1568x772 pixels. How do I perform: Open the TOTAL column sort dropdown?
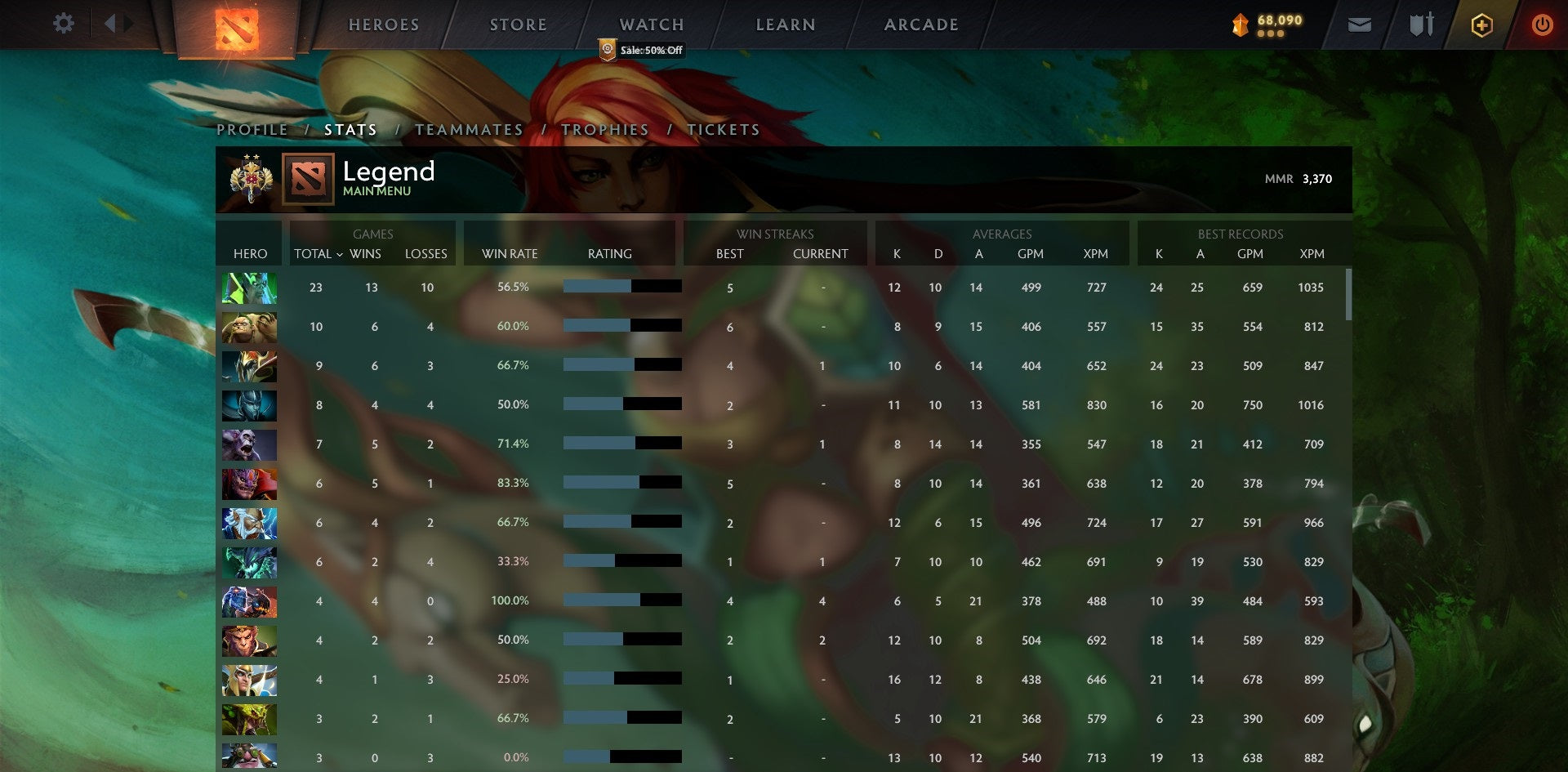[318, 254]
